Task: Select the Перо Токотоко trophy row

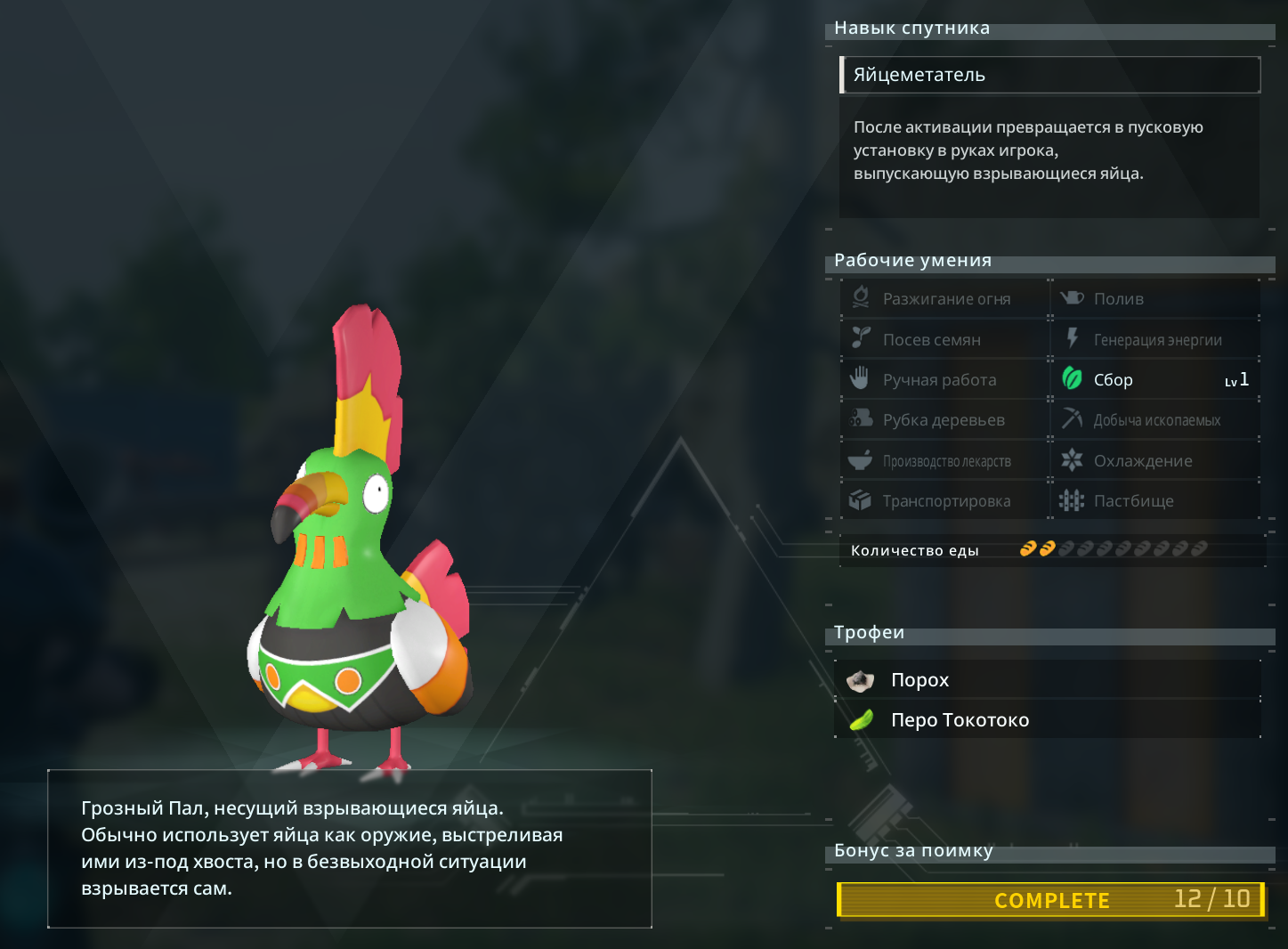Action: [1048, 719]
